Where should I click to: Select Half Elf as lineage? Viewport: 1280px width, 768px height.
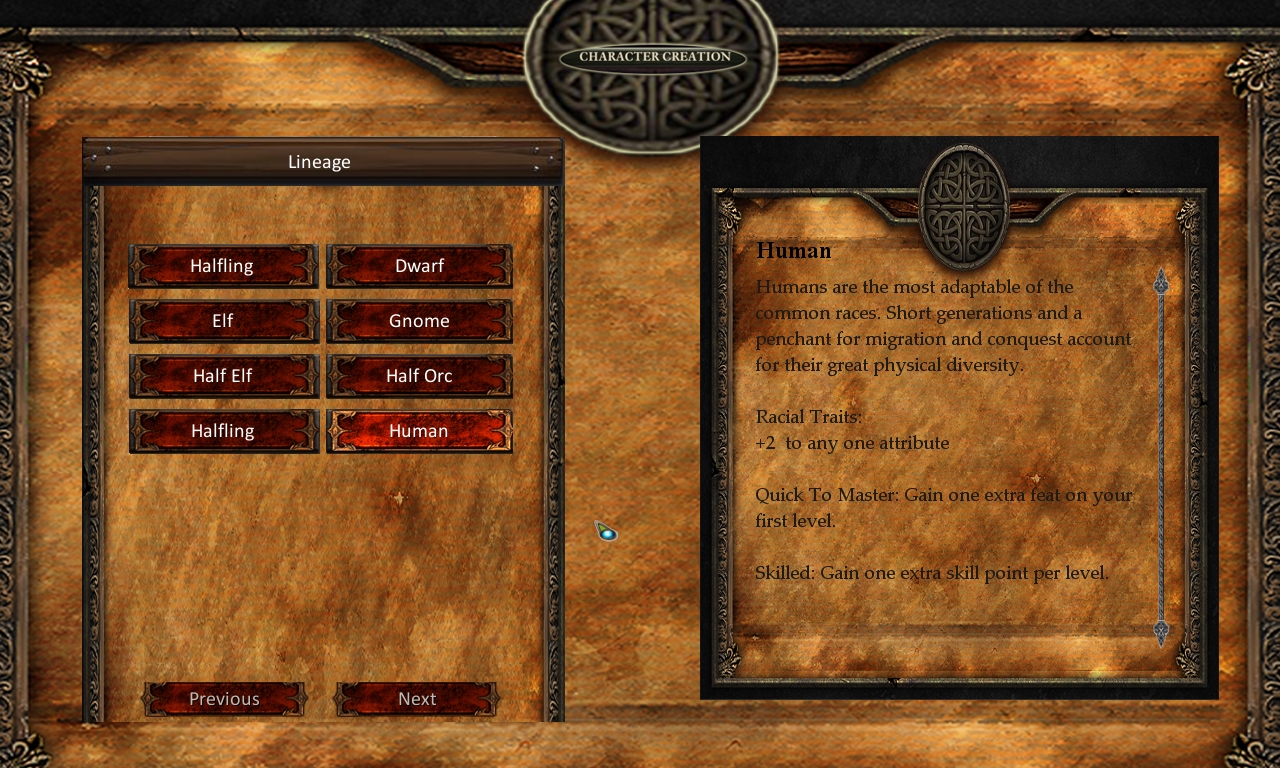(x=223, y=376)
